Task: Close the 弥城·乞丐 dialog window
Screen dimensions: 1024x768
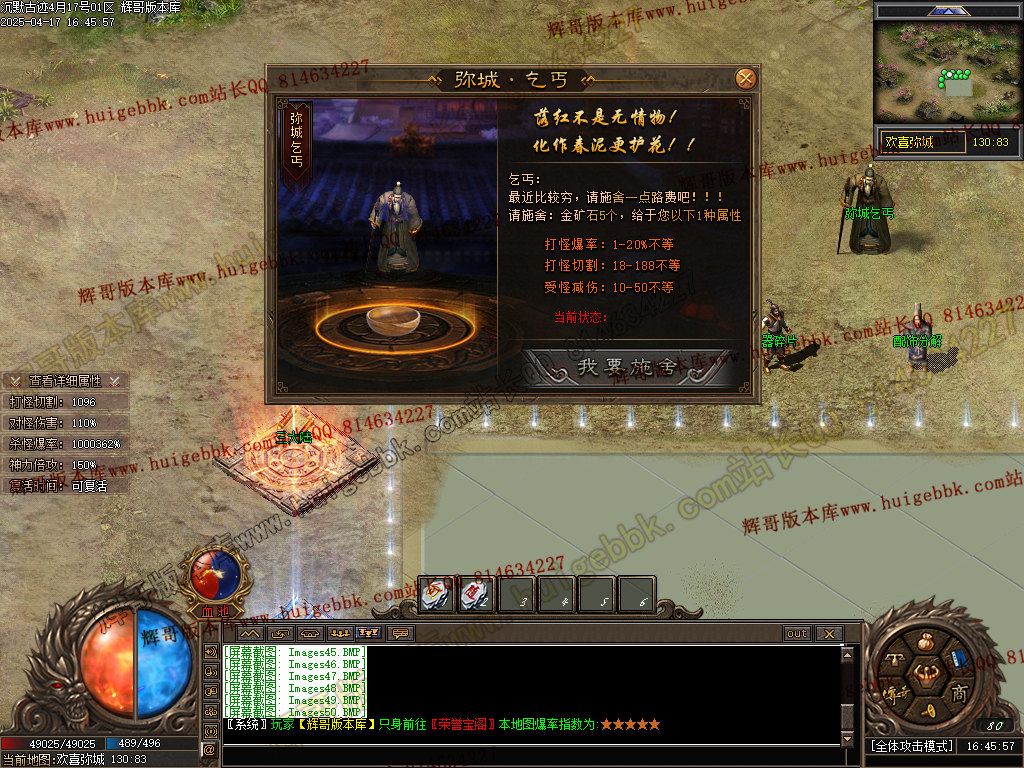Action: [745, 78]
